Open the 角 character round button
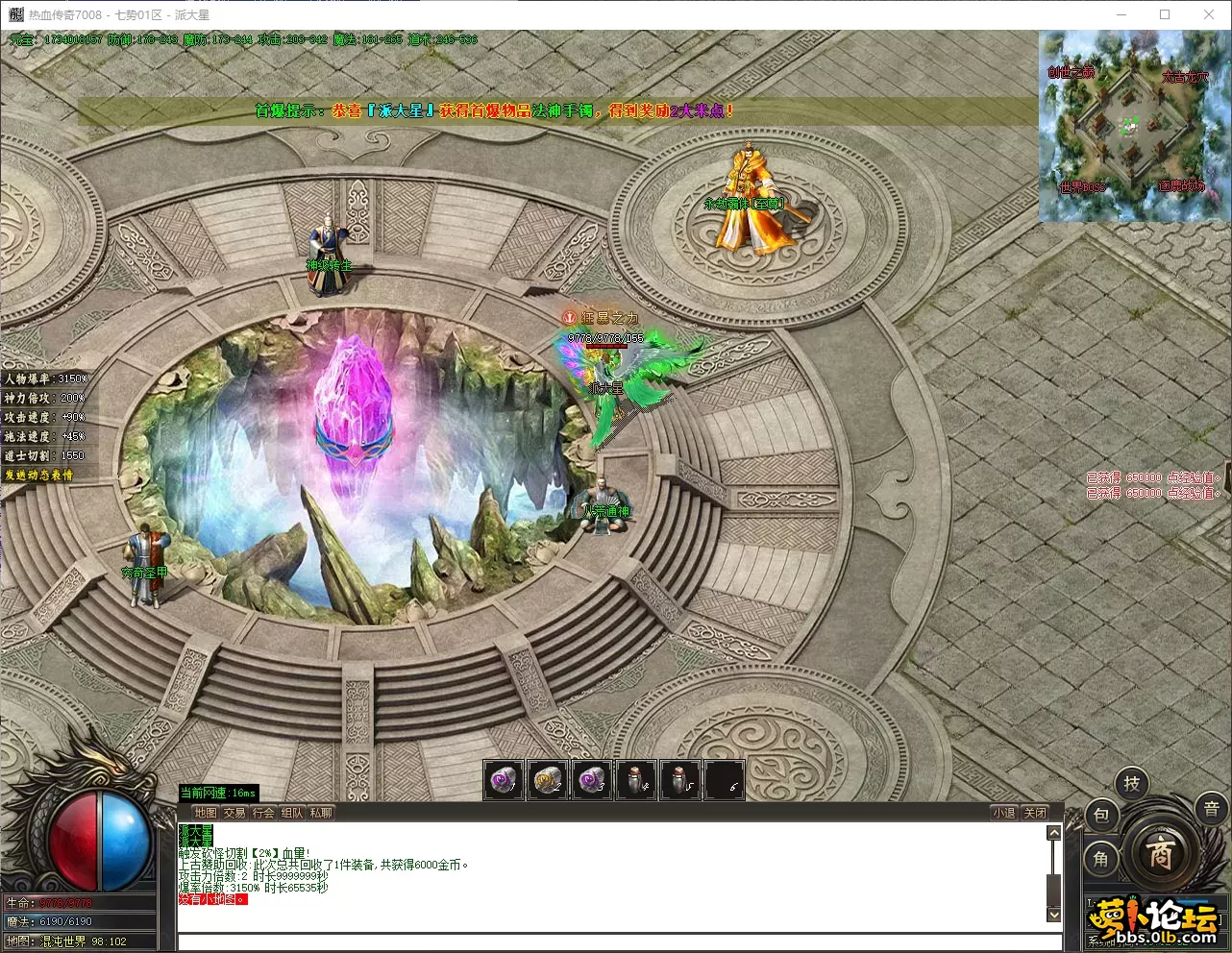This screenshot has width=1232, height=953. [1101, 858]
